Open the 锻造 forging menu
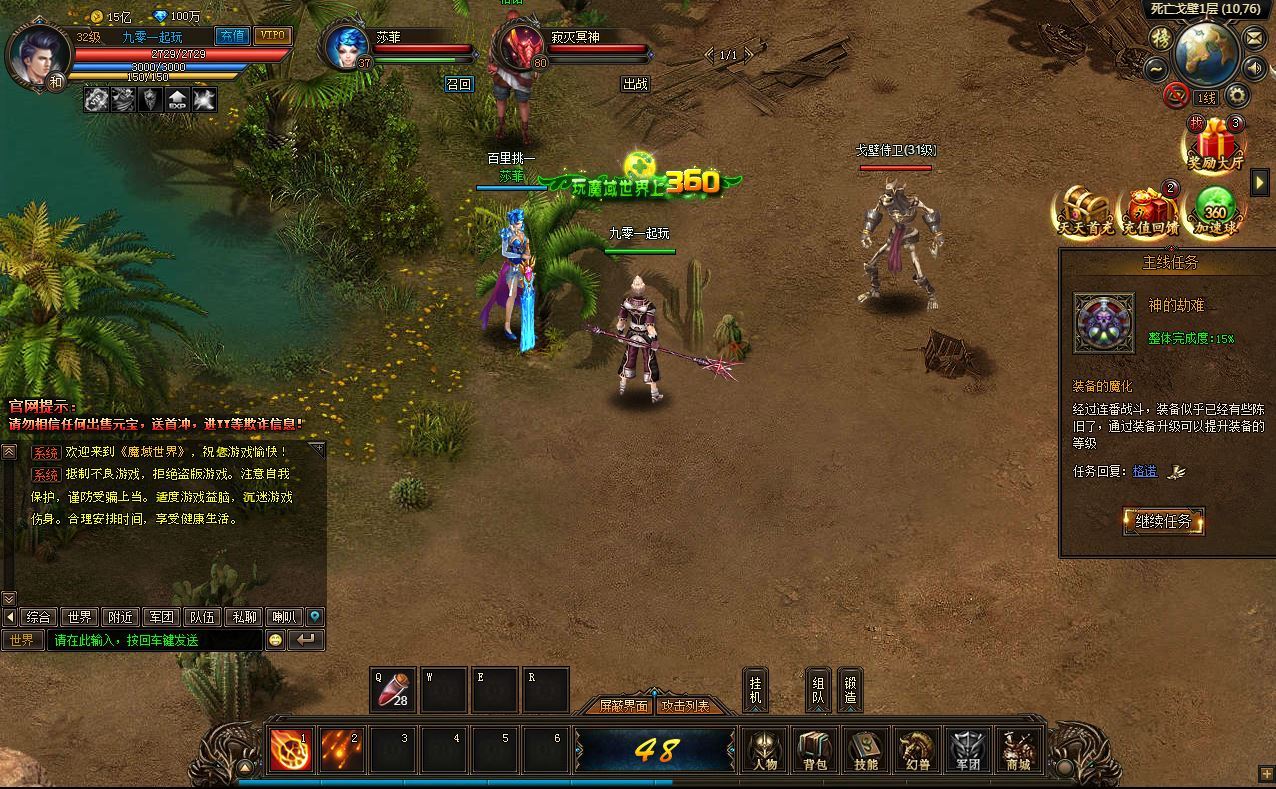1276x789 pixels. (x=850, y=689)
